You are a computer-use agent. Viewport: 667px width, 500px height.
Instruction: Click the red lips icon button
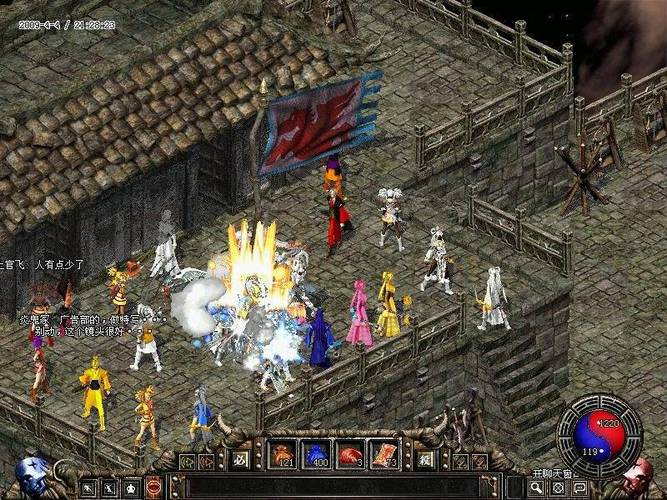154,488
